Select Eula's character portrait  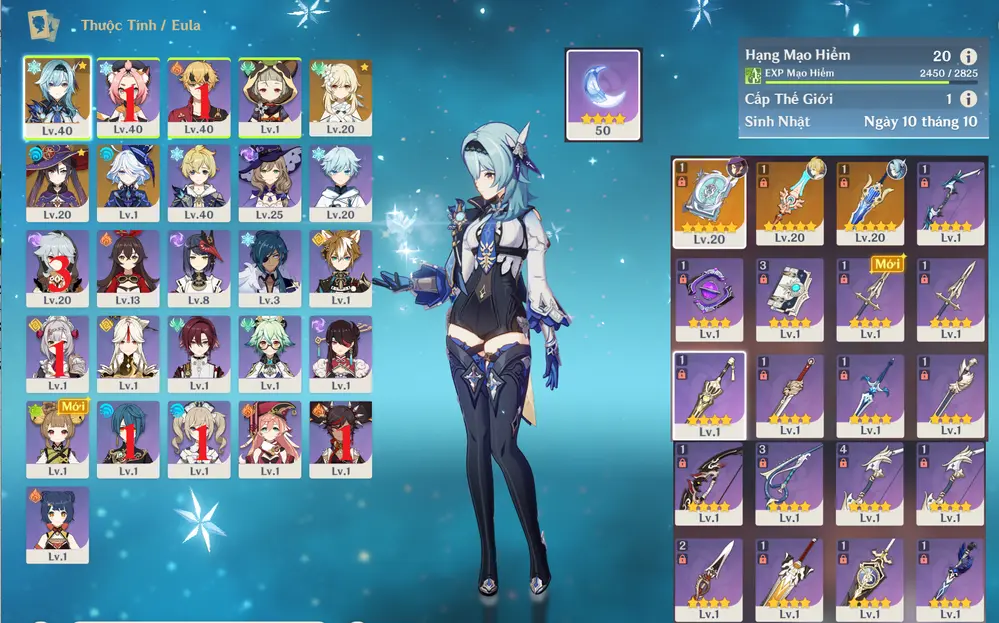(58, 96)
